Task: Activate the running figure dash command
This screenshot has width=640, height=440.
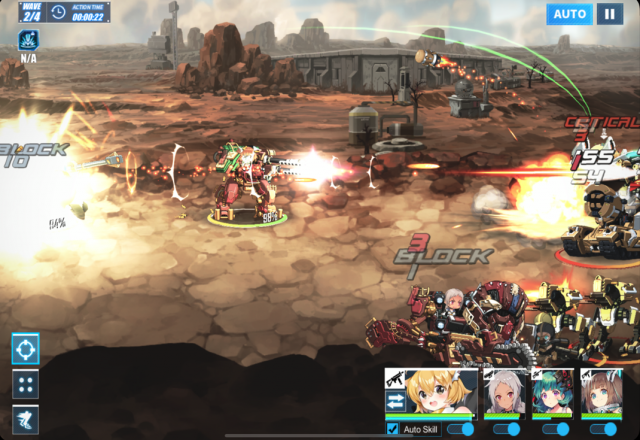Action: click(x=25, y=419)
